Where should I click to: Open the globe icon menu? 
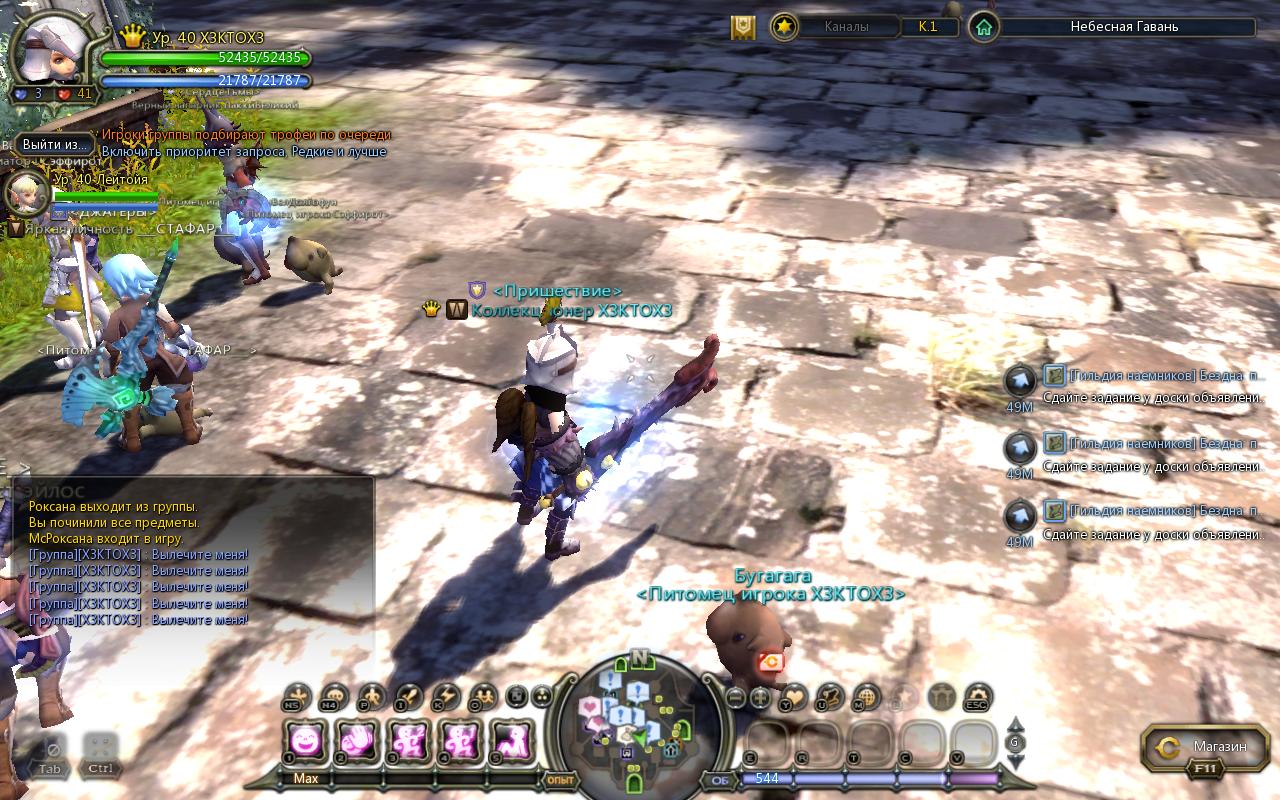pos(866,696)
